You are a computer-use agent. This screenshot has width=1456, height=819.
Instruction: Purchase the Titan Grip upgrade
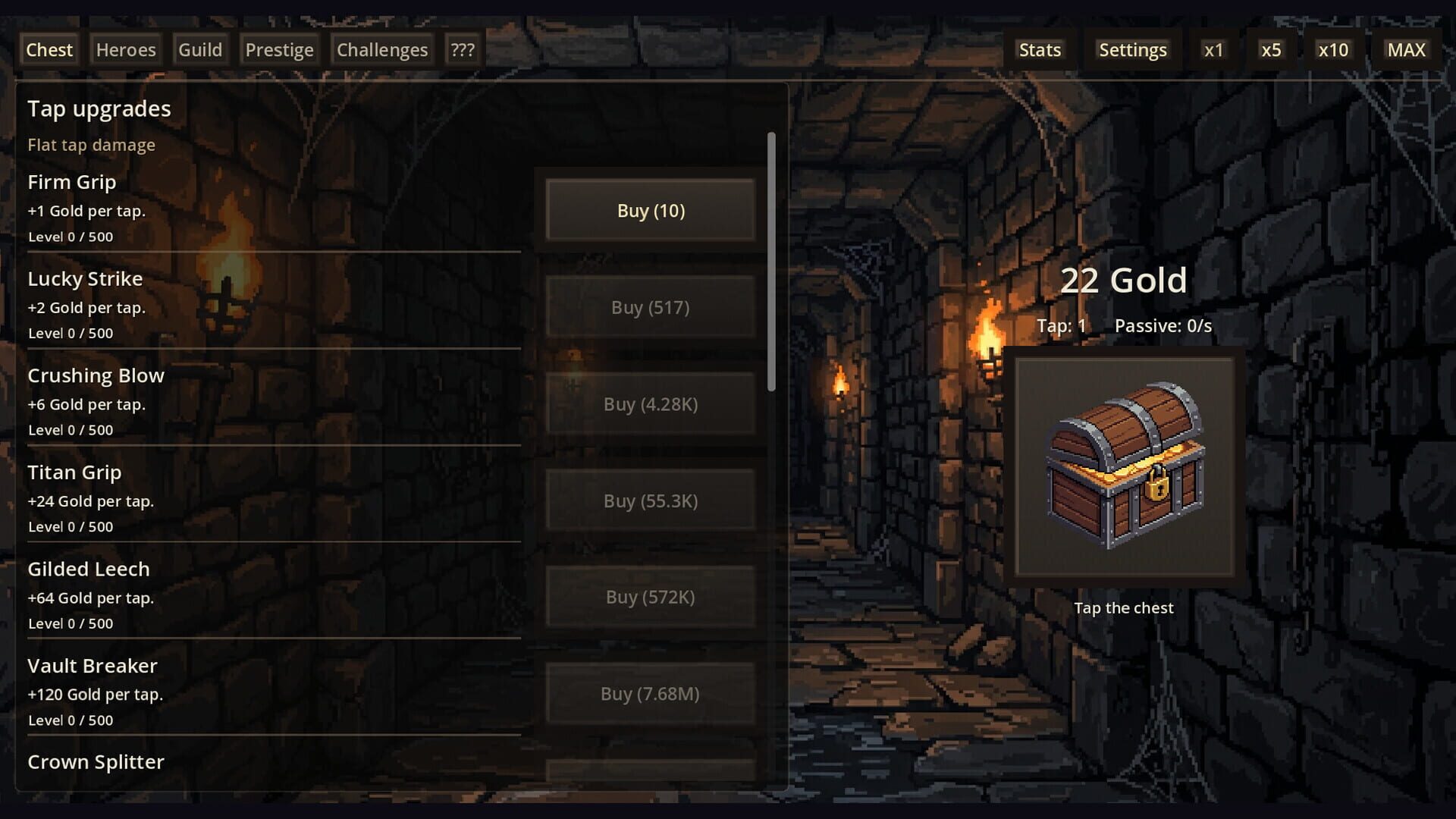coord(650,500)
